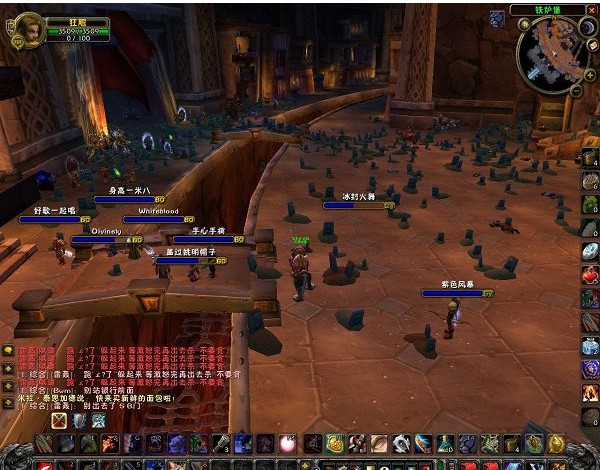The image size is (600, 470).
Task: Zoom out the minimap with minus button
Action: click(x=574, y=88)
